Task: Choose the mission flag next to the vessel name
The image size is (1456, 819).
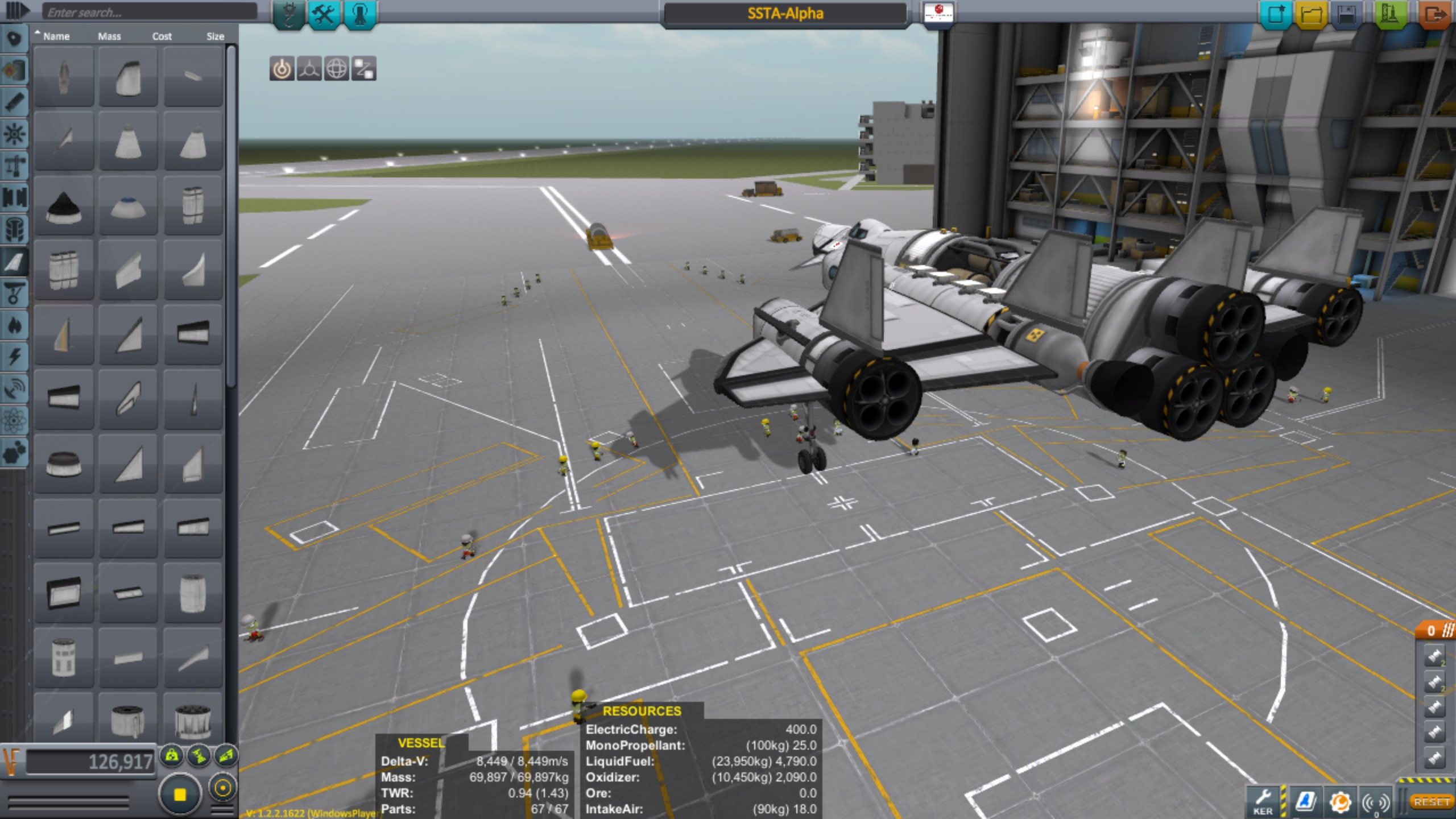Action: (938, 13)
